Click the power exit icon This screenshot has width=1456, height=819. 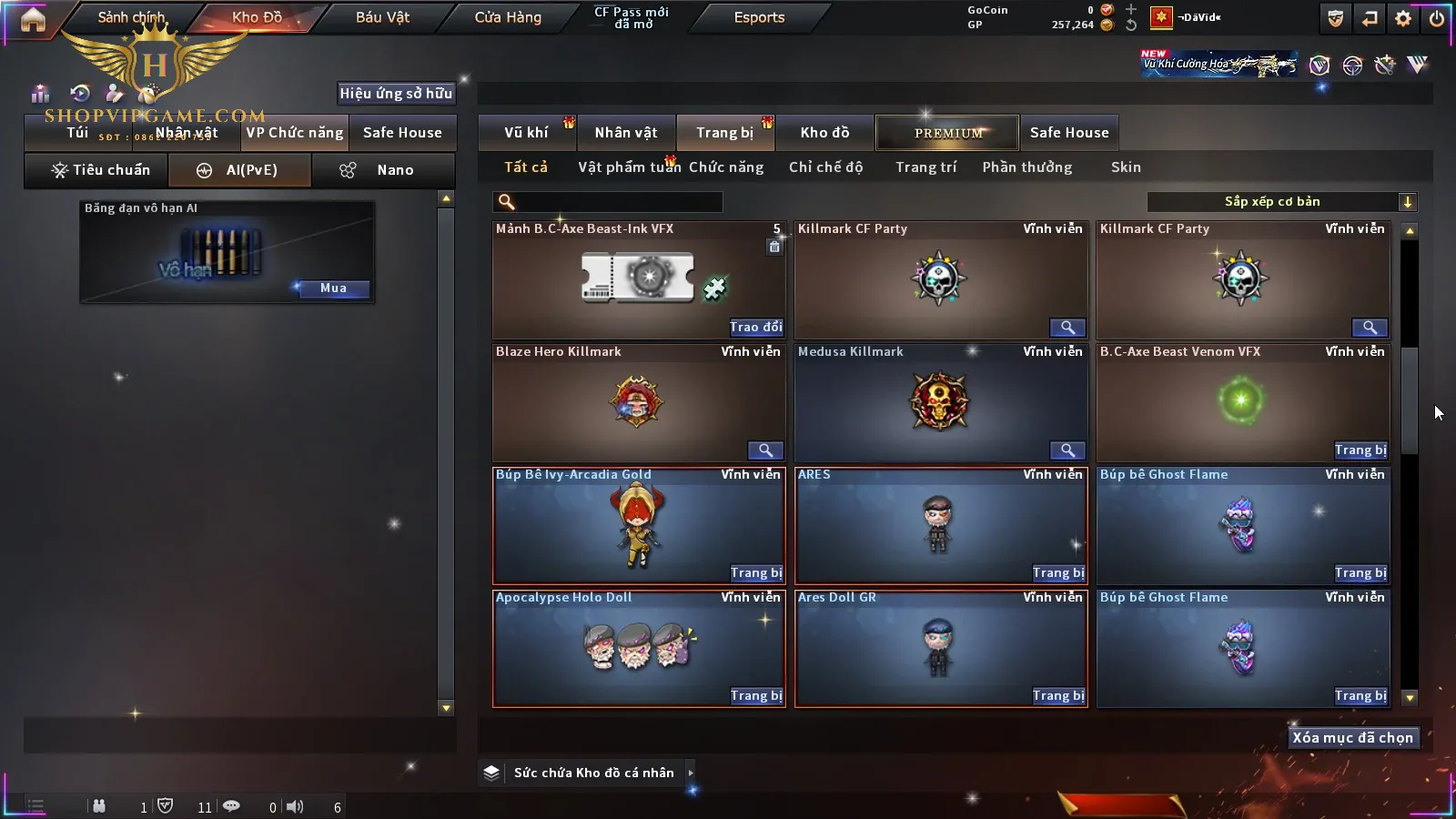[1436, 18]
